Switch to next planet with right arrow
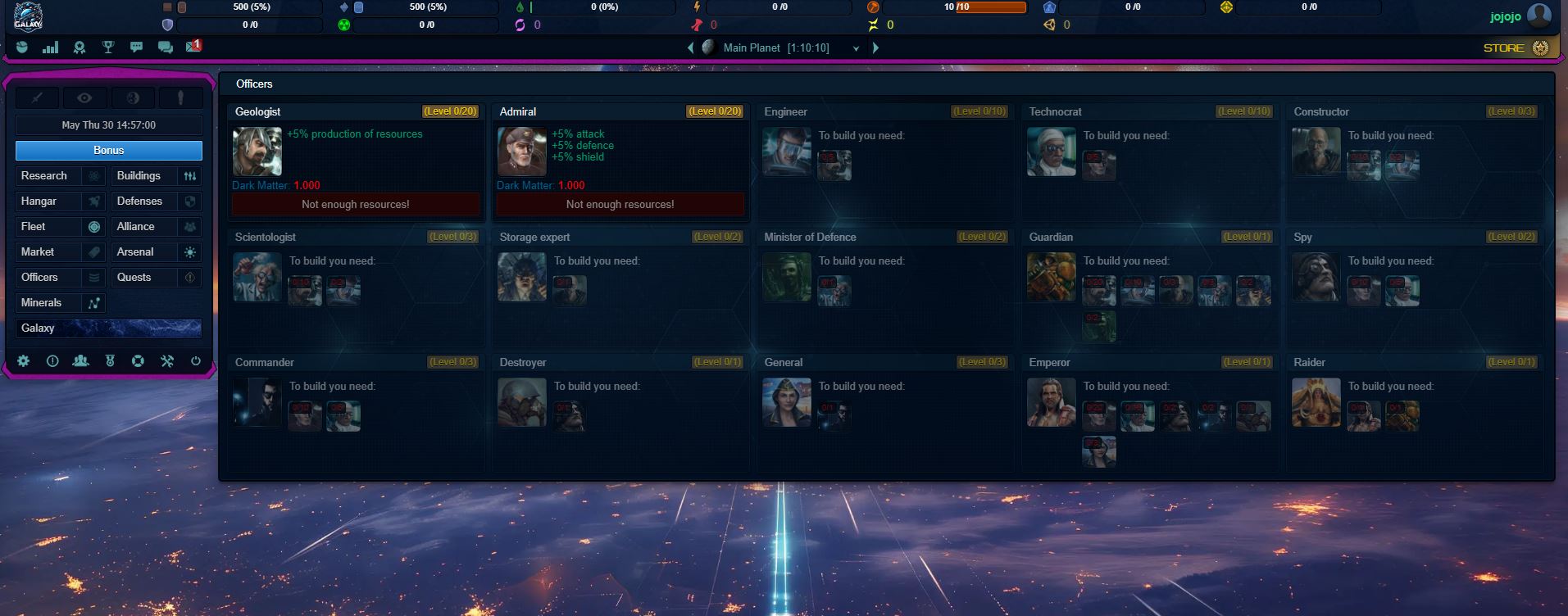This screenshot has width=1568, height=616. (x=875, y=48)
